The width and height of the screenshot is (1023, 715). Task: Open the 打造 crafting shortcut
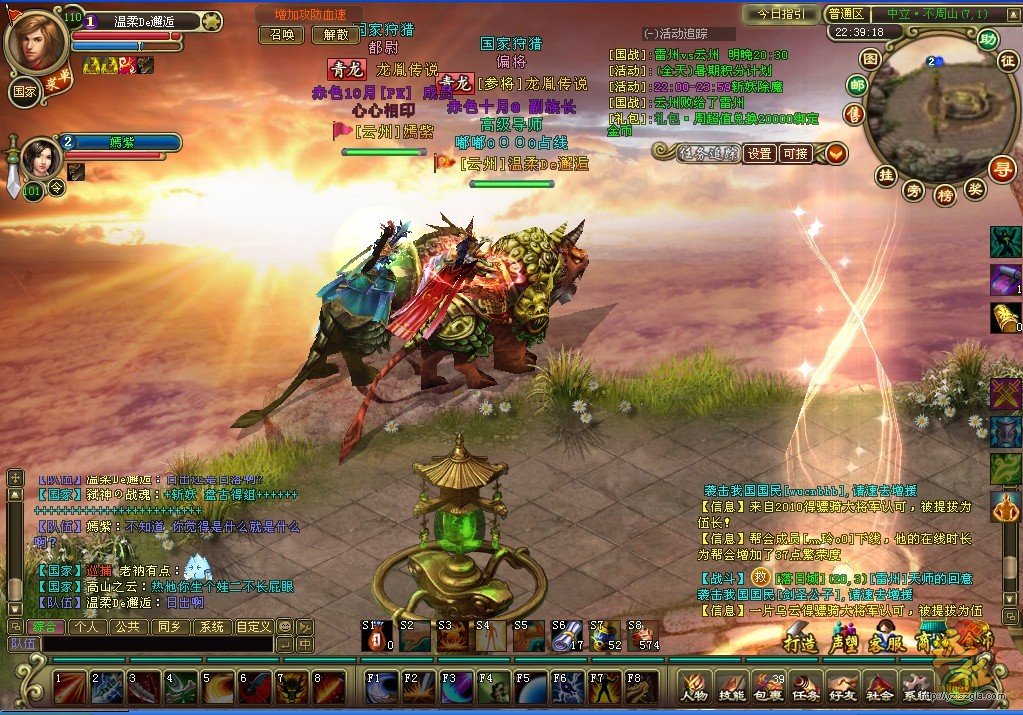800,641
